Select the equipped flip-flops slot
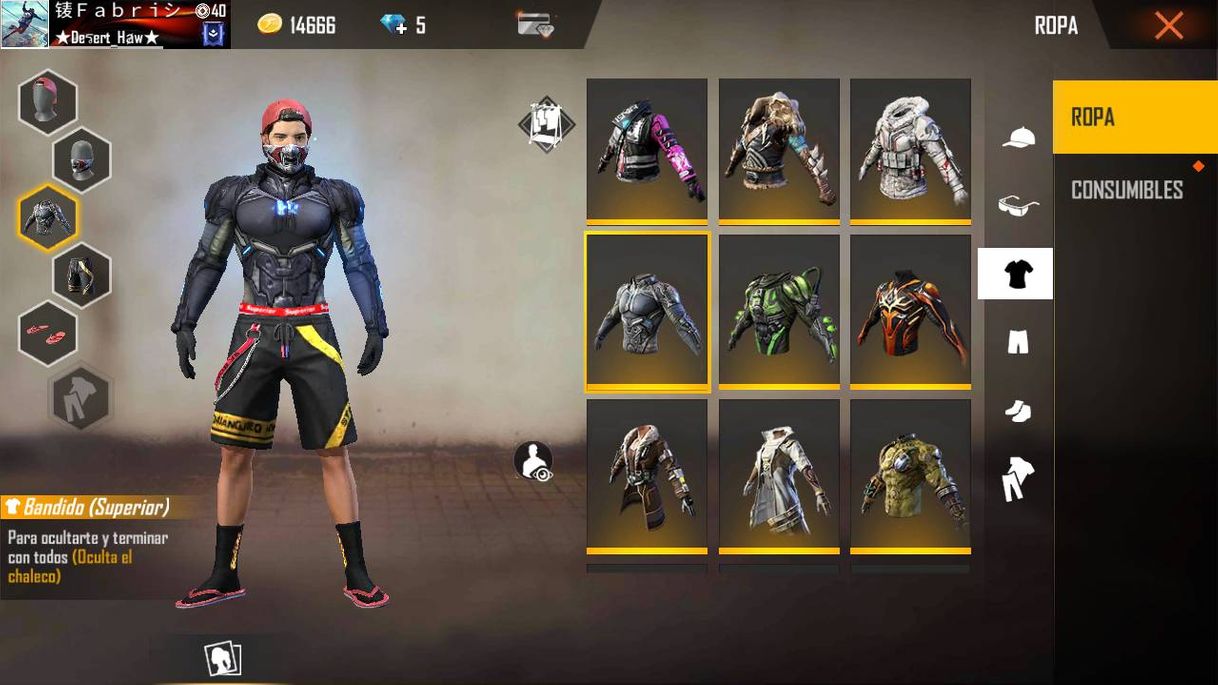Screen dimensions: 1218x685 (x=47, y=332)
